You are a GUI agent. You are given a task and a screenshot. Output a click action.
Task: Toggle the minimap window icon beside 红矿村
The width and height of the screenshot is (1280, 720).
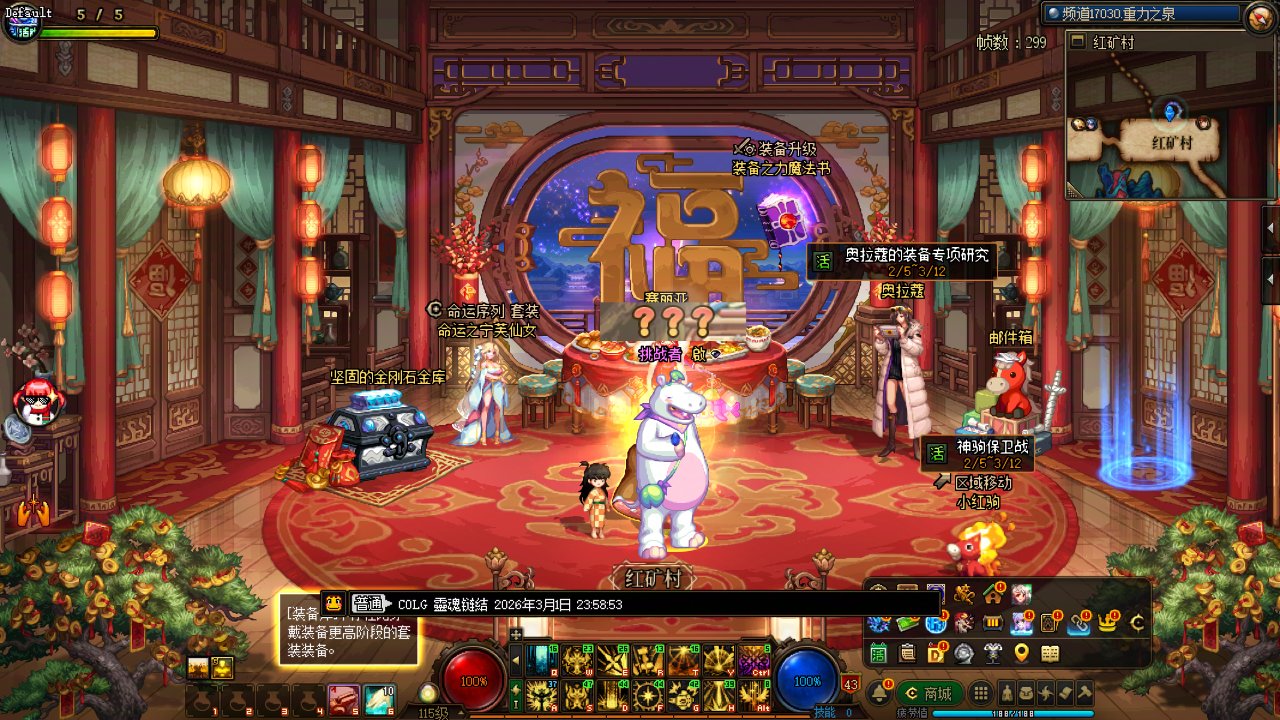[1078, 42]
